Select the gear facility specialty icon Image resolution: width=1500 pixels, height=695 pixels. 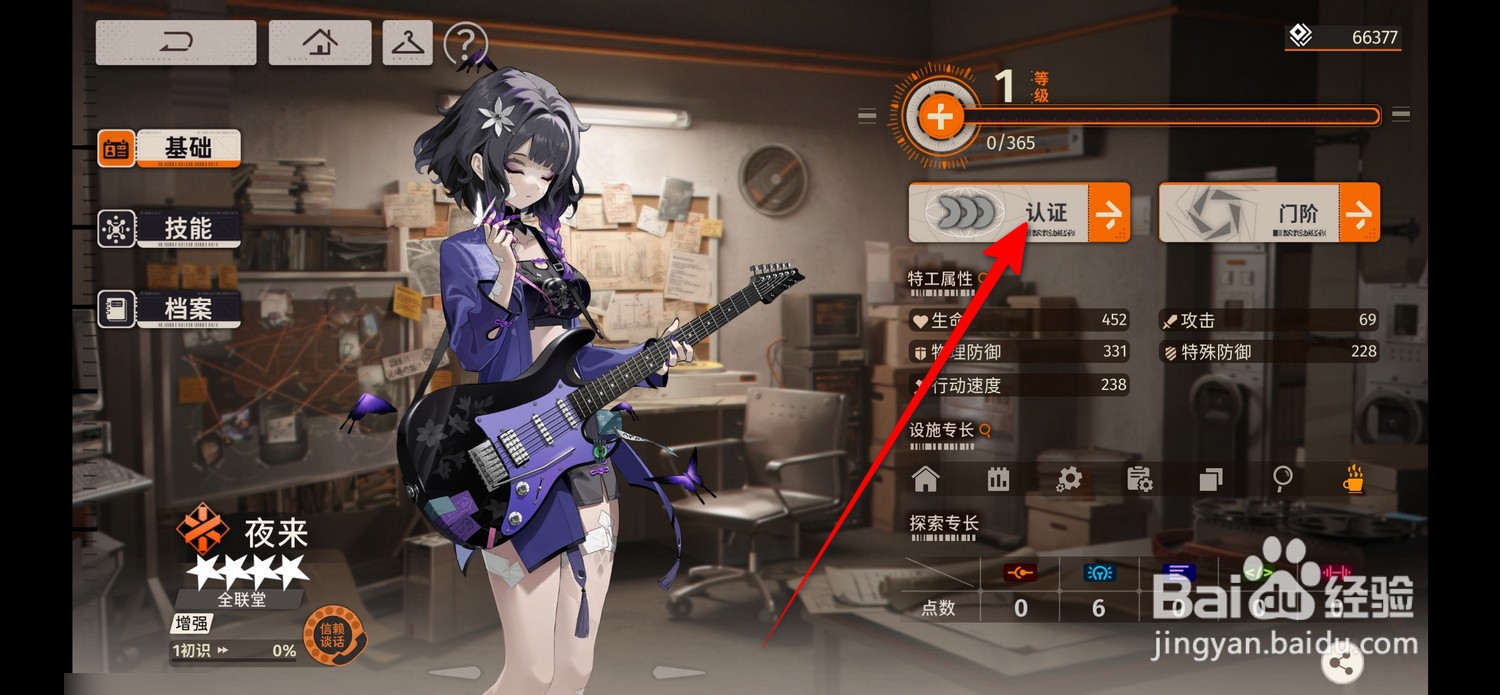[1069, 479]
